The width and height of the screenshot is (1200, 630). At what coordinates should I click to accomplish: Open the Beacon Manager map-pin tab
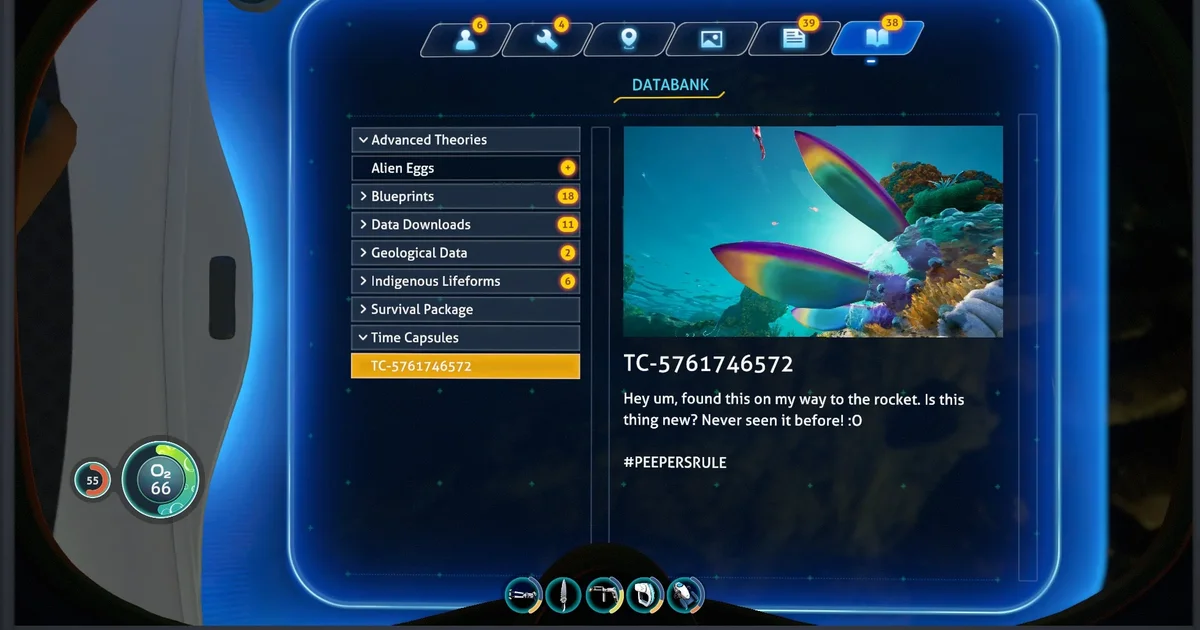628,40
